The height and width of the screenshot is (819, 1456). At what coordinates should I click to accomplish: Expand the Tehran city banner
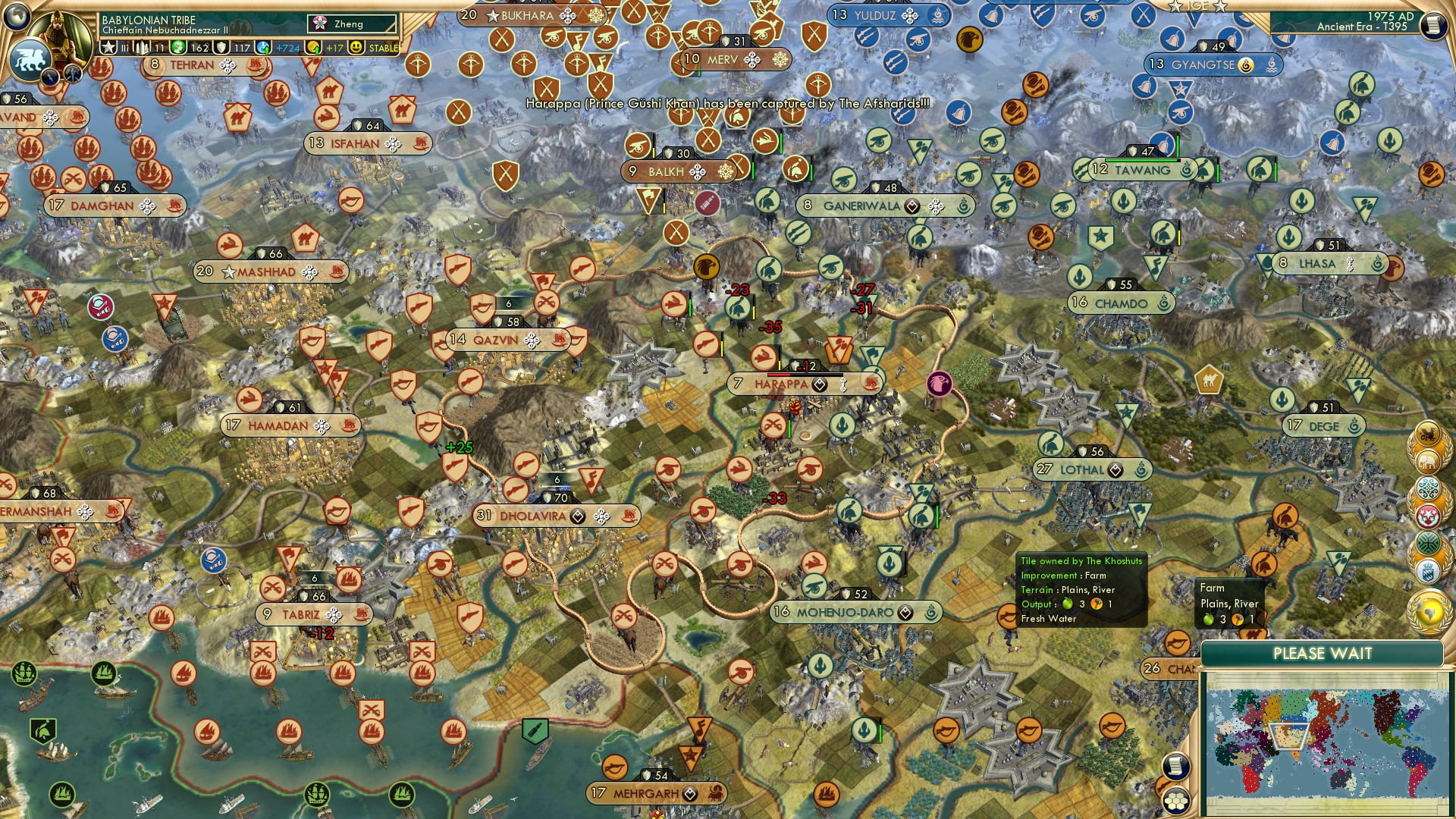(191, 65)
